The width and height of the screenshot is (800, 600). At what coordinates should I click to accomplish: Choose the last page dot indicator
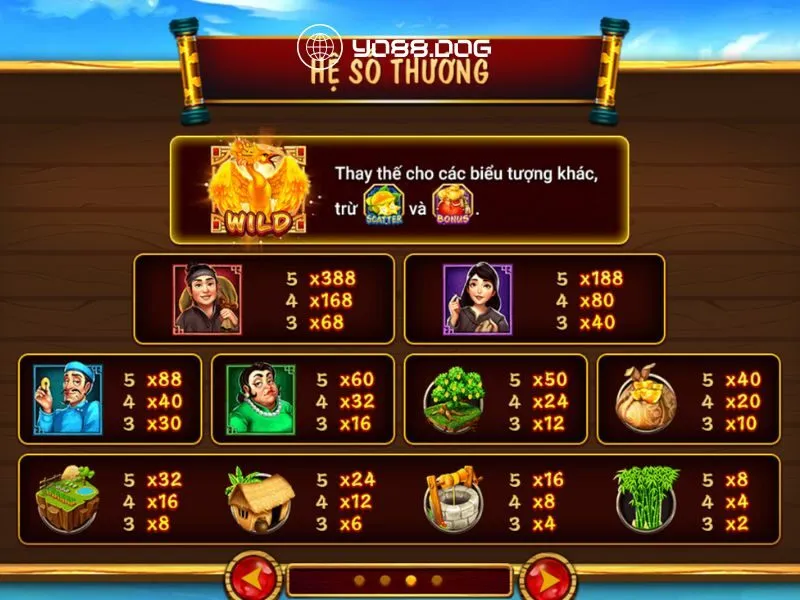click(436, 580)
